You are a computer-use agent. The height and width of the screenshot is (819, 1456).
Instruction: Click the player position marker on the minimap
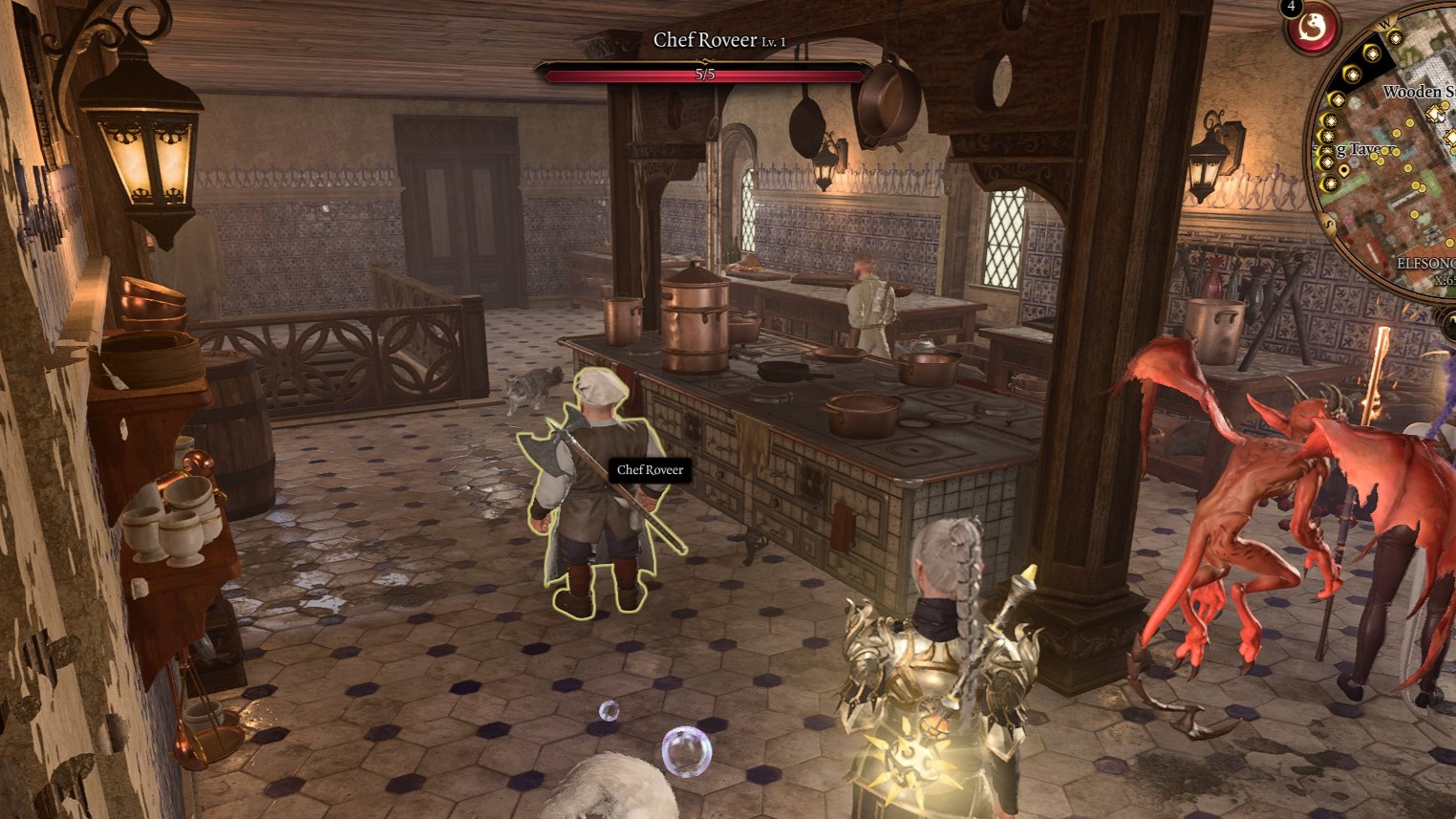[1344, 168]
